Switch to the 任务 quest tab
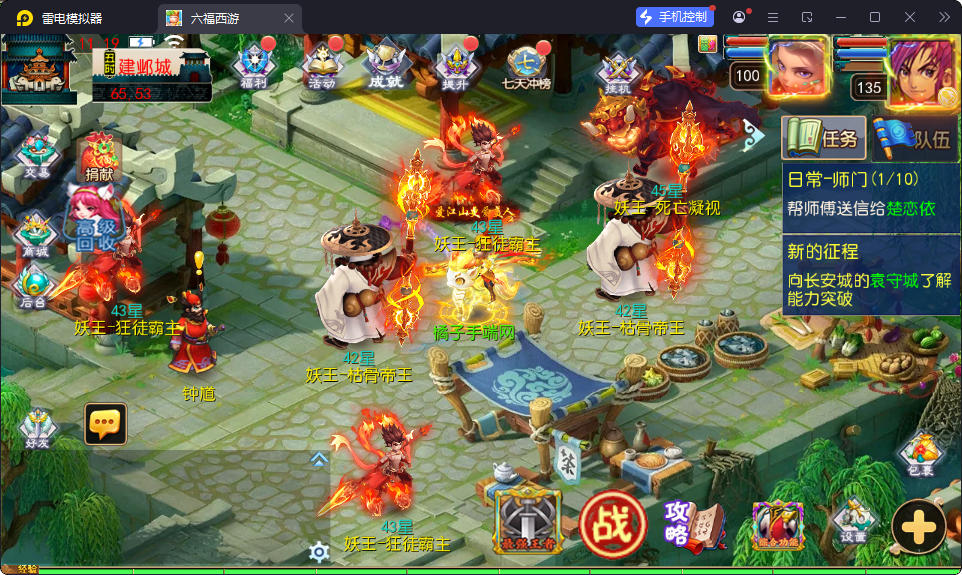Viewport: 962px width, 575px height. (x=823, y=139)
